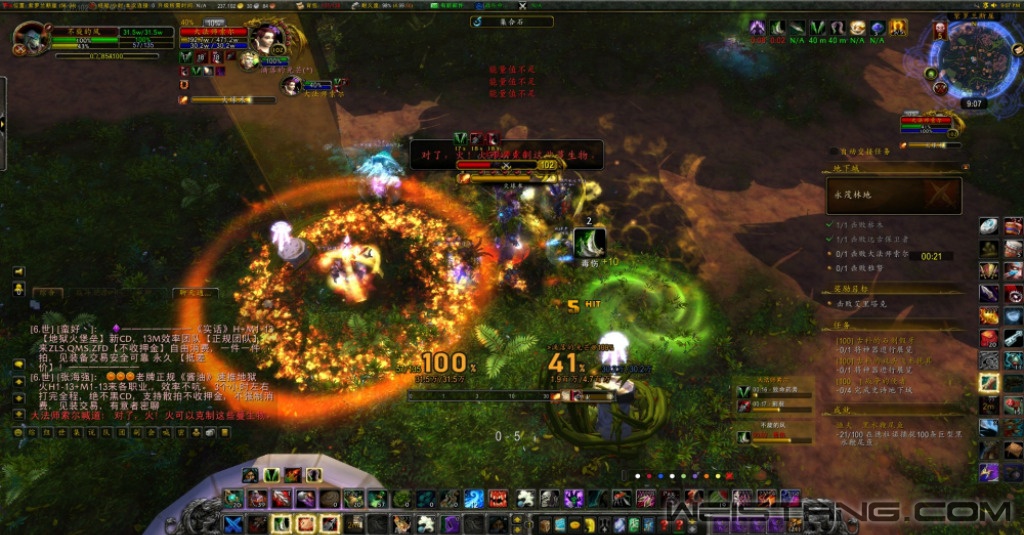
Task: Click the golden figure cooldown icon
Action: pos(898,28)
